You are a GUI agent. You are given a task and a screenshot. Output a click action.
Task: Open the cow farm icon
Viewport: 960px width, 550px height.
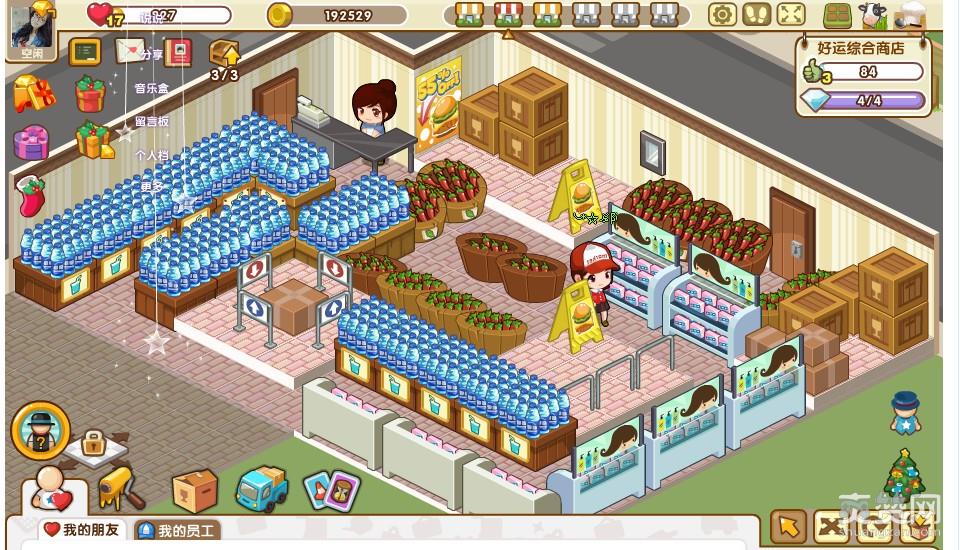point(872,15)
